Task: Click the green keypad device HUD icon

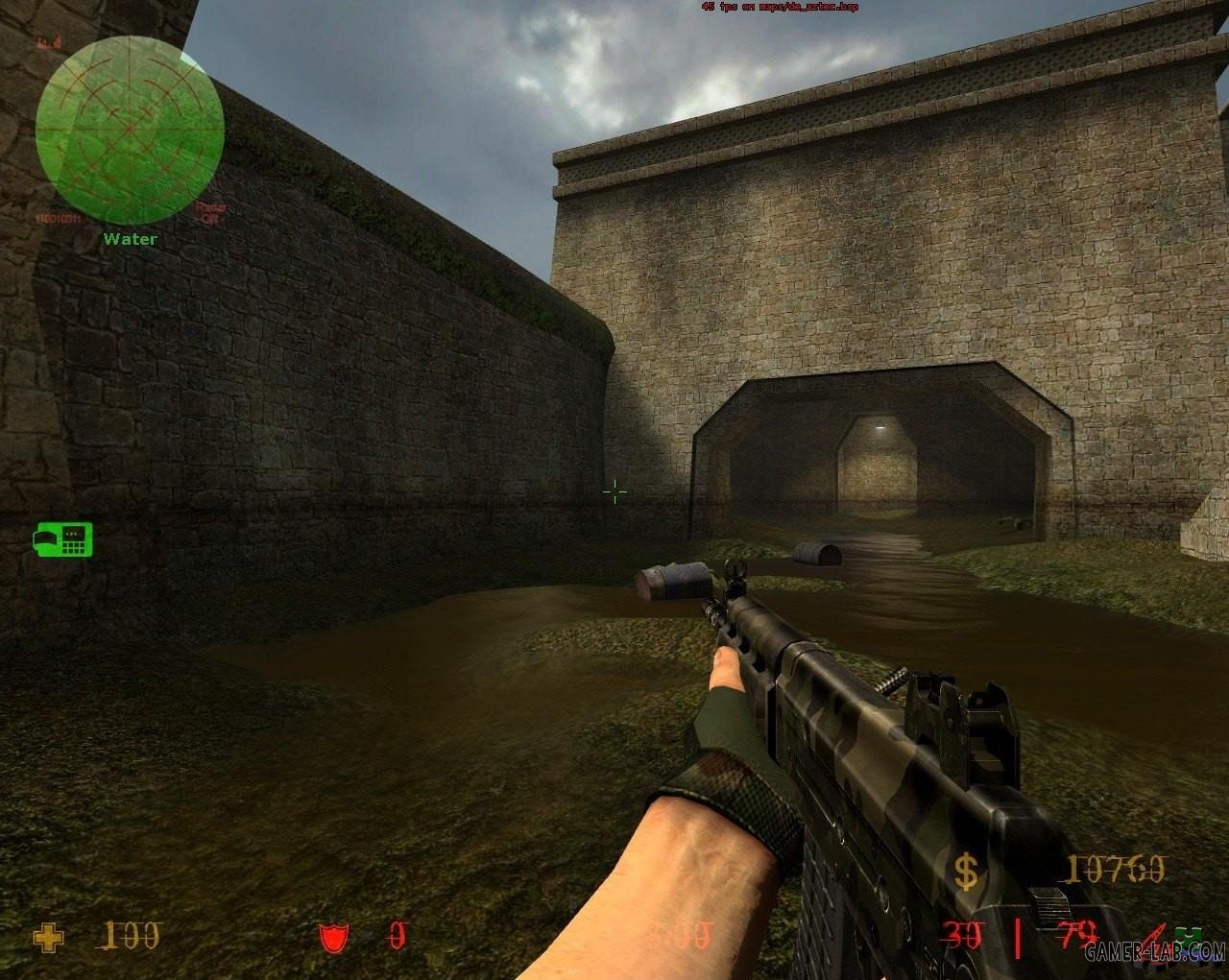Action: 63,539
